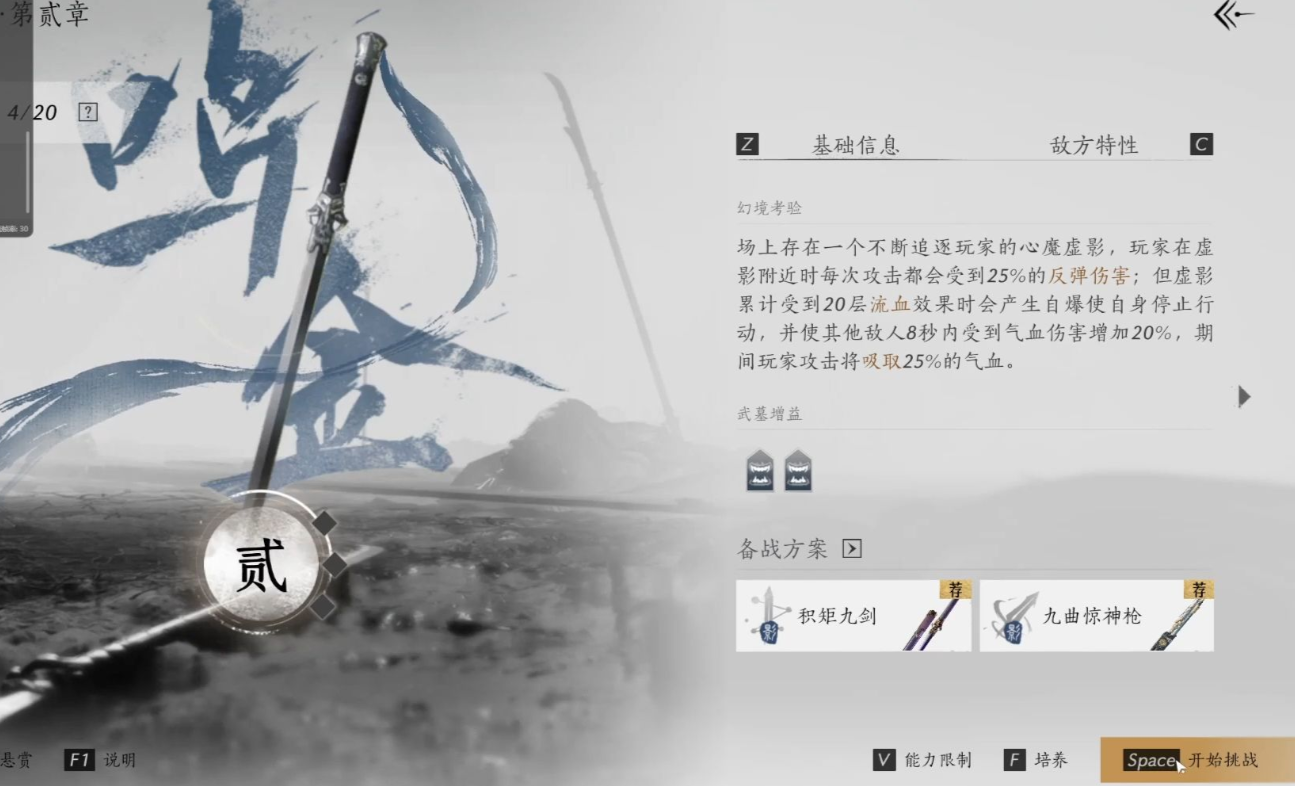The image size is (1295, 786).
Task: Click the second 武墓增益 demon banner icon
Action: point(799,470)
